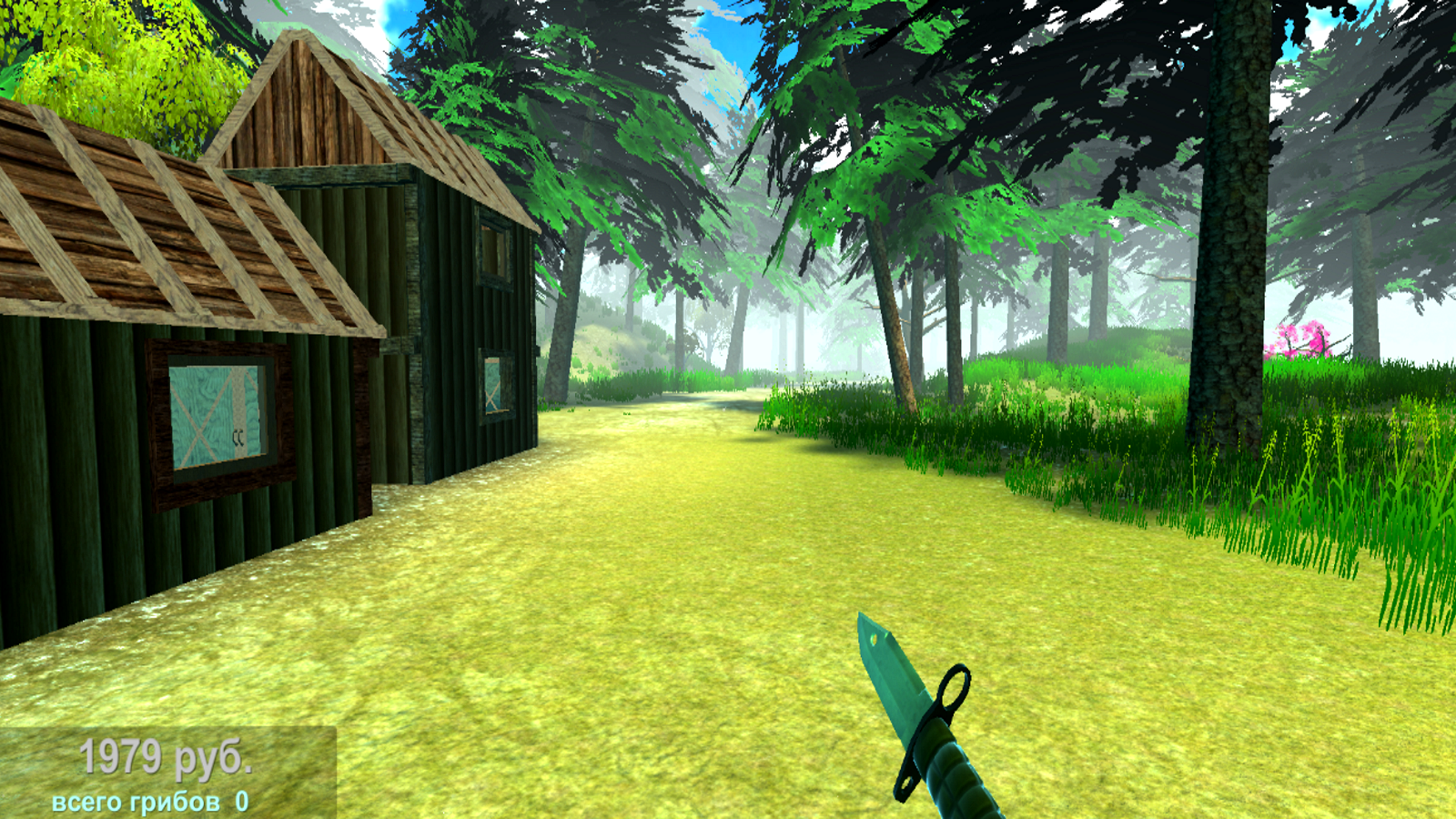1456x819 pixels.
Task: Click the mushroom counter labeled всего грибов 0
Action: [148, 803]
